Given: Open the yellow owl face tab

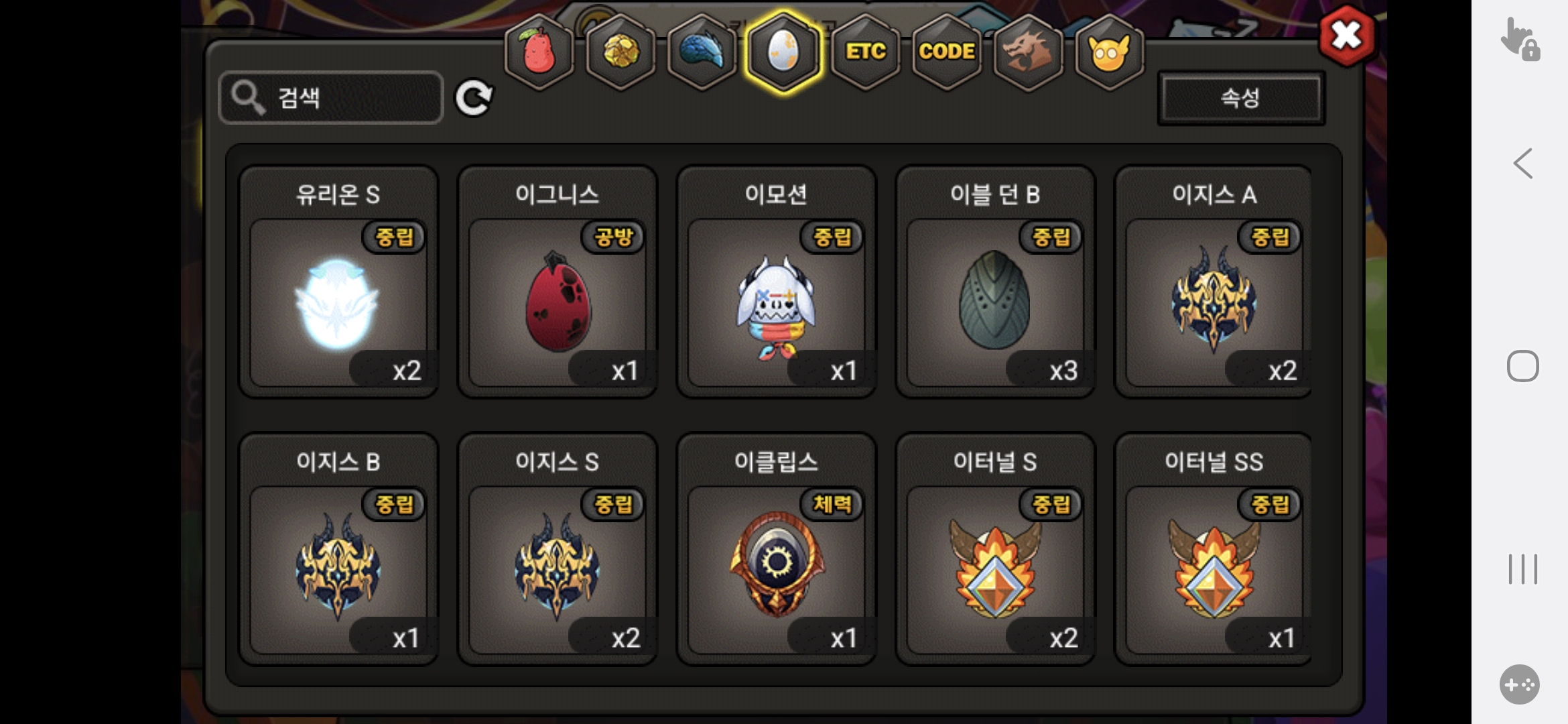Looking at the screenshot, I should click(1109, 52).
